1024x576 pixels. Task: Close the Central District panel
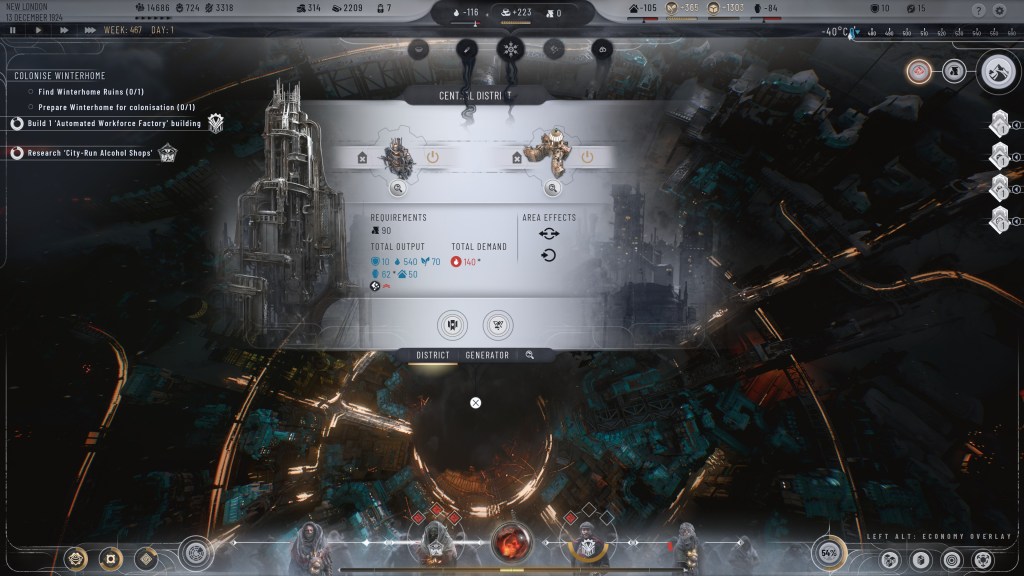(x=476, y=402)
